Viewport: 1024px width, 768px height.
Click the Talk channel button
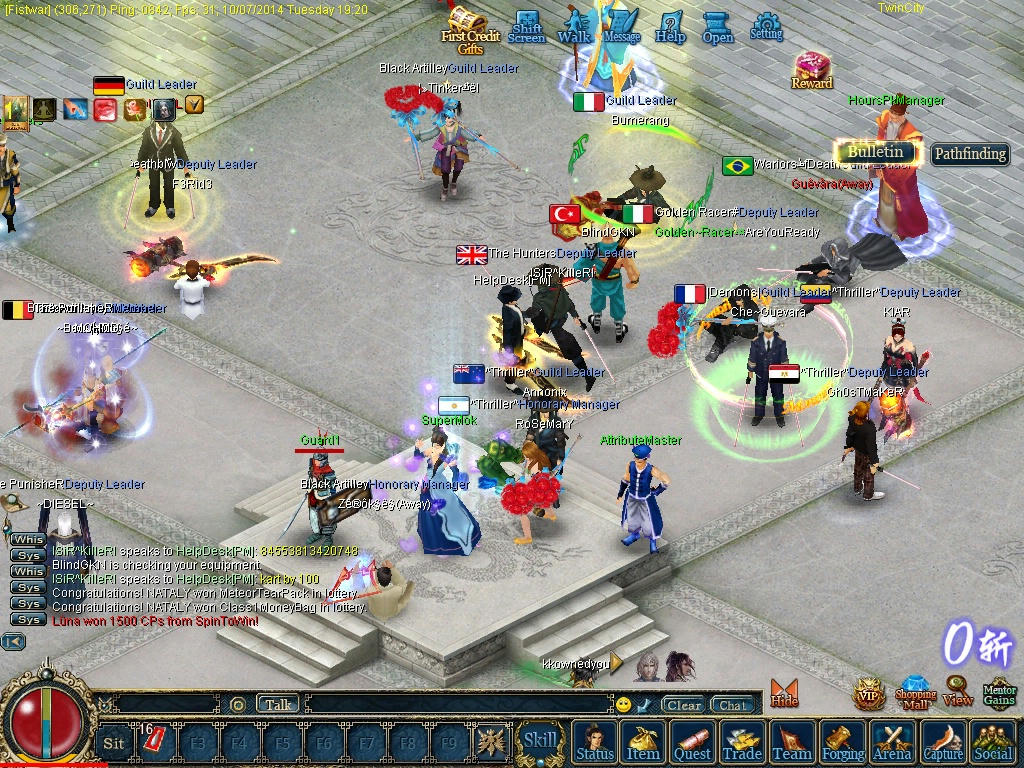(x=278, y=704)
